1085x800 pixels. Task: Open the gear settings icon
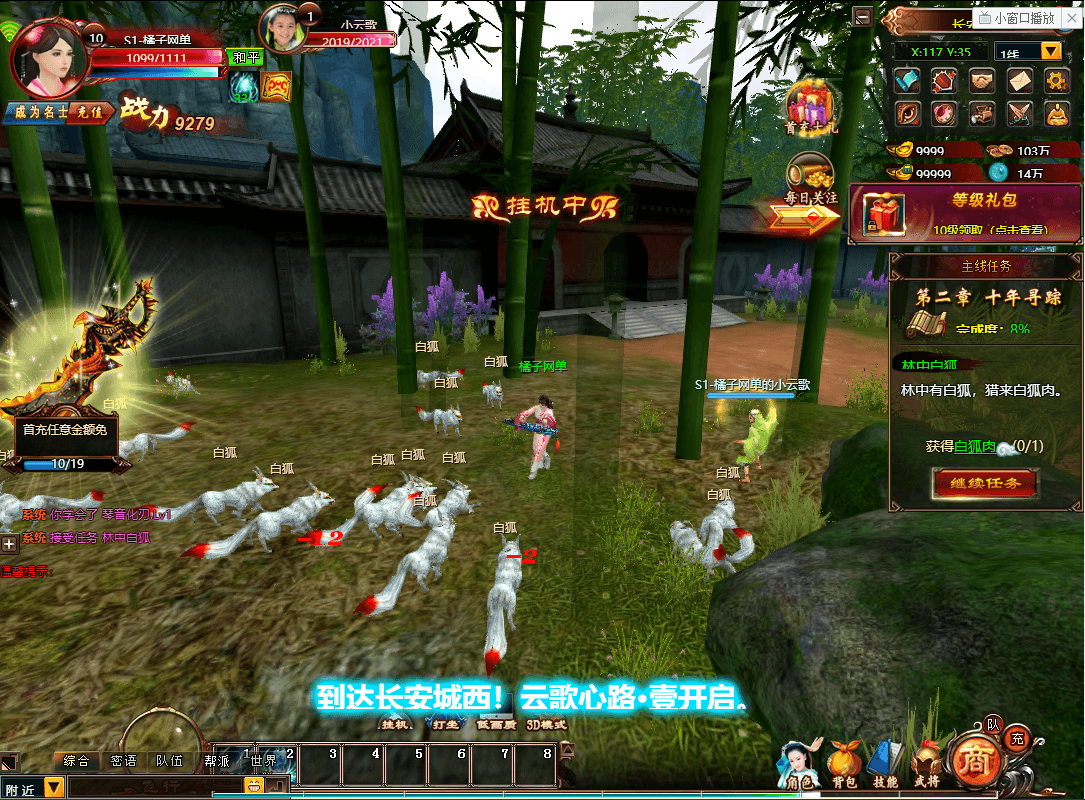coord(1057,80)
